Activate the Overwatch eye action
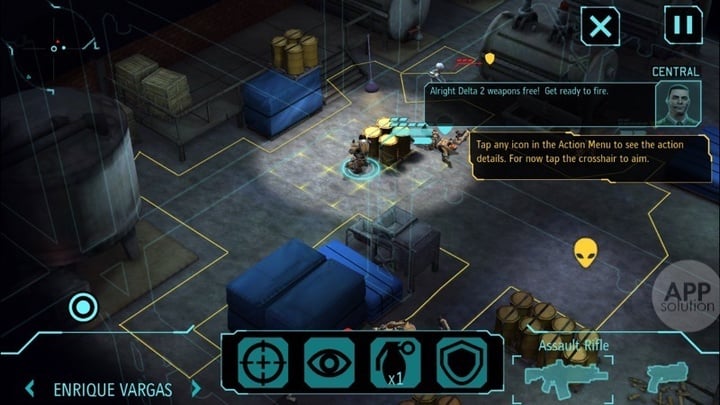 point(329,363)
